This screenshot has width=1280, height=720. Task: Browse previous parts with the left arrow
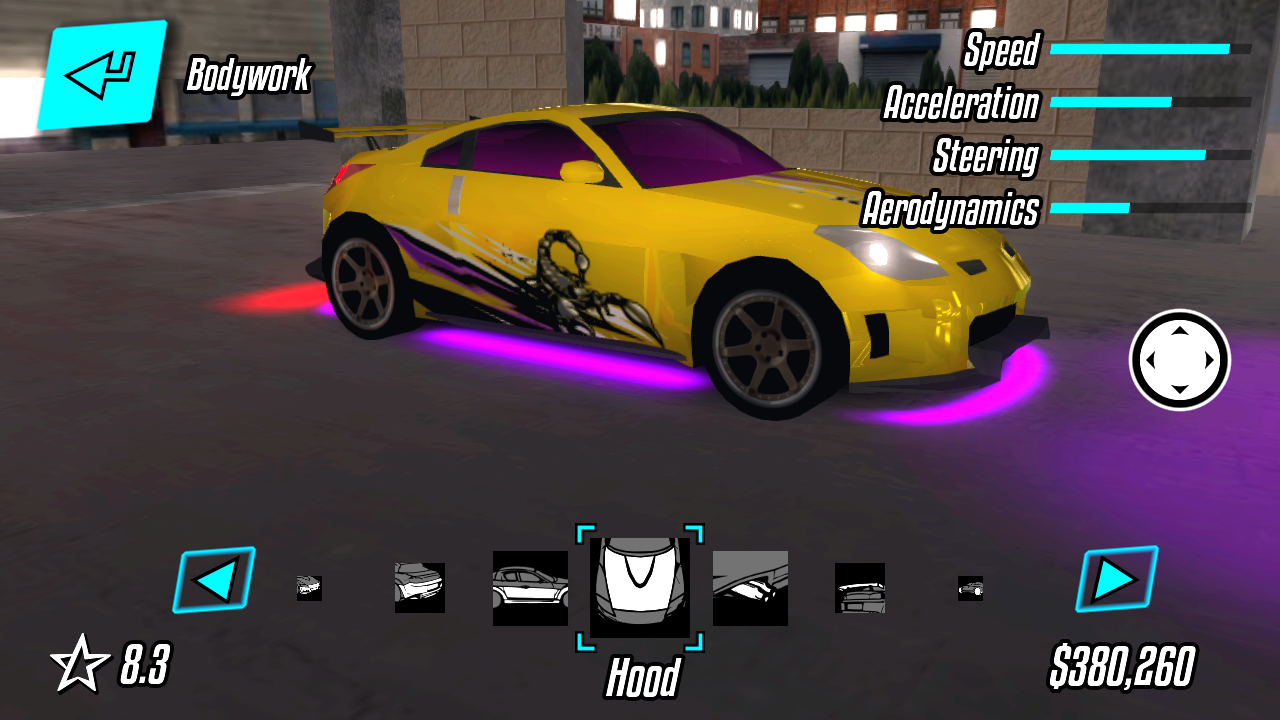tap(215, 578)
